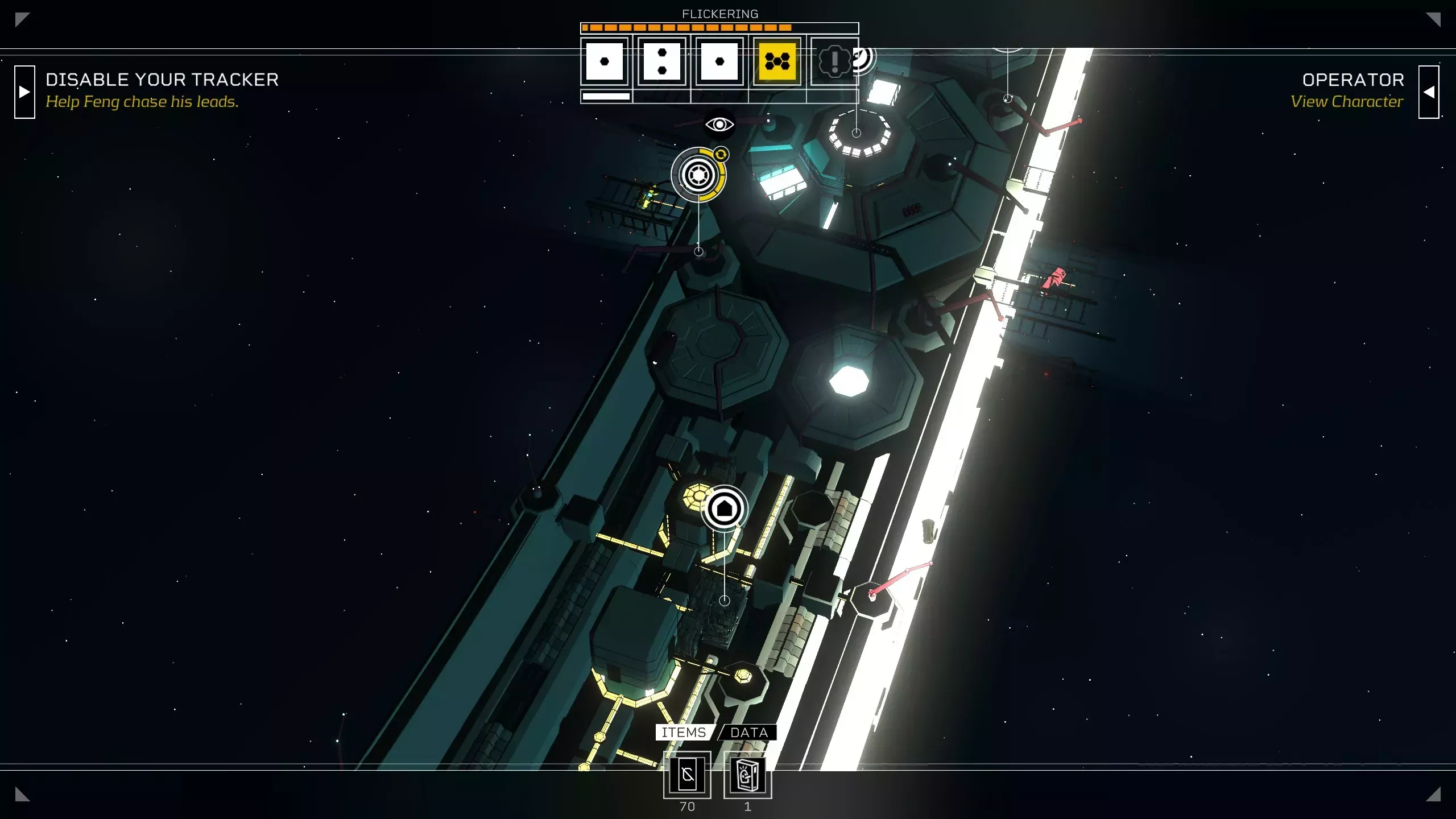1456x819 pixels.
Task: Open the location node with yellow cycle ring
Action: (698, 175)
